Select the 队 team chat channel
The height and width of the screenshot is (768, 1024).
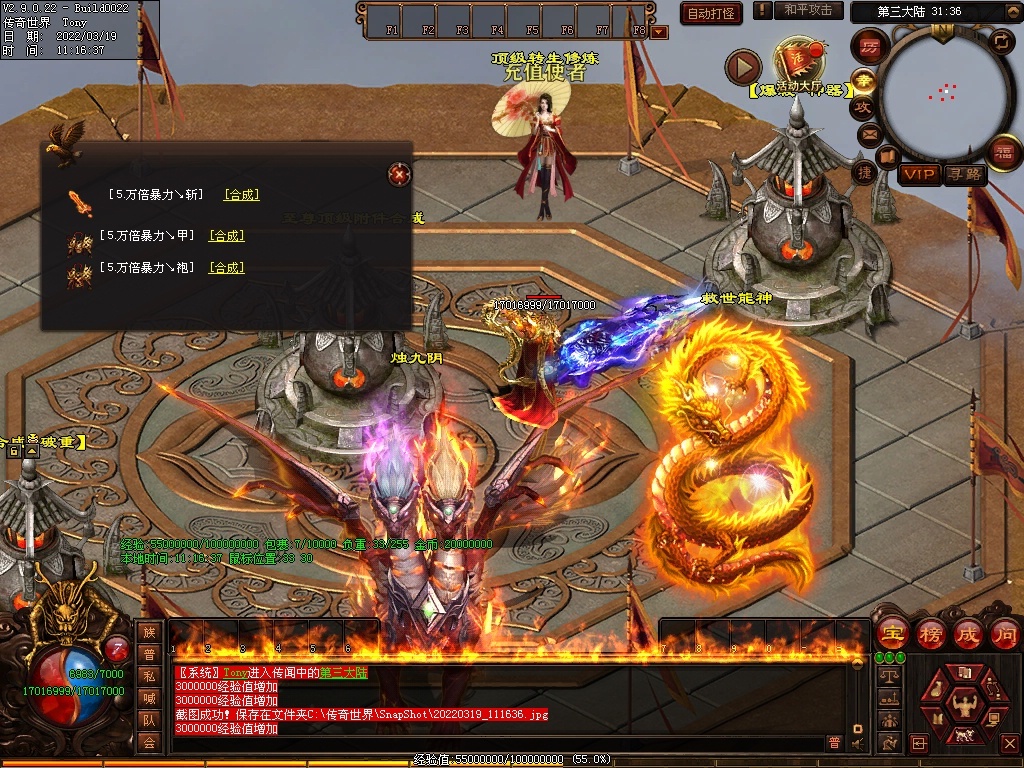coord(149,719)
